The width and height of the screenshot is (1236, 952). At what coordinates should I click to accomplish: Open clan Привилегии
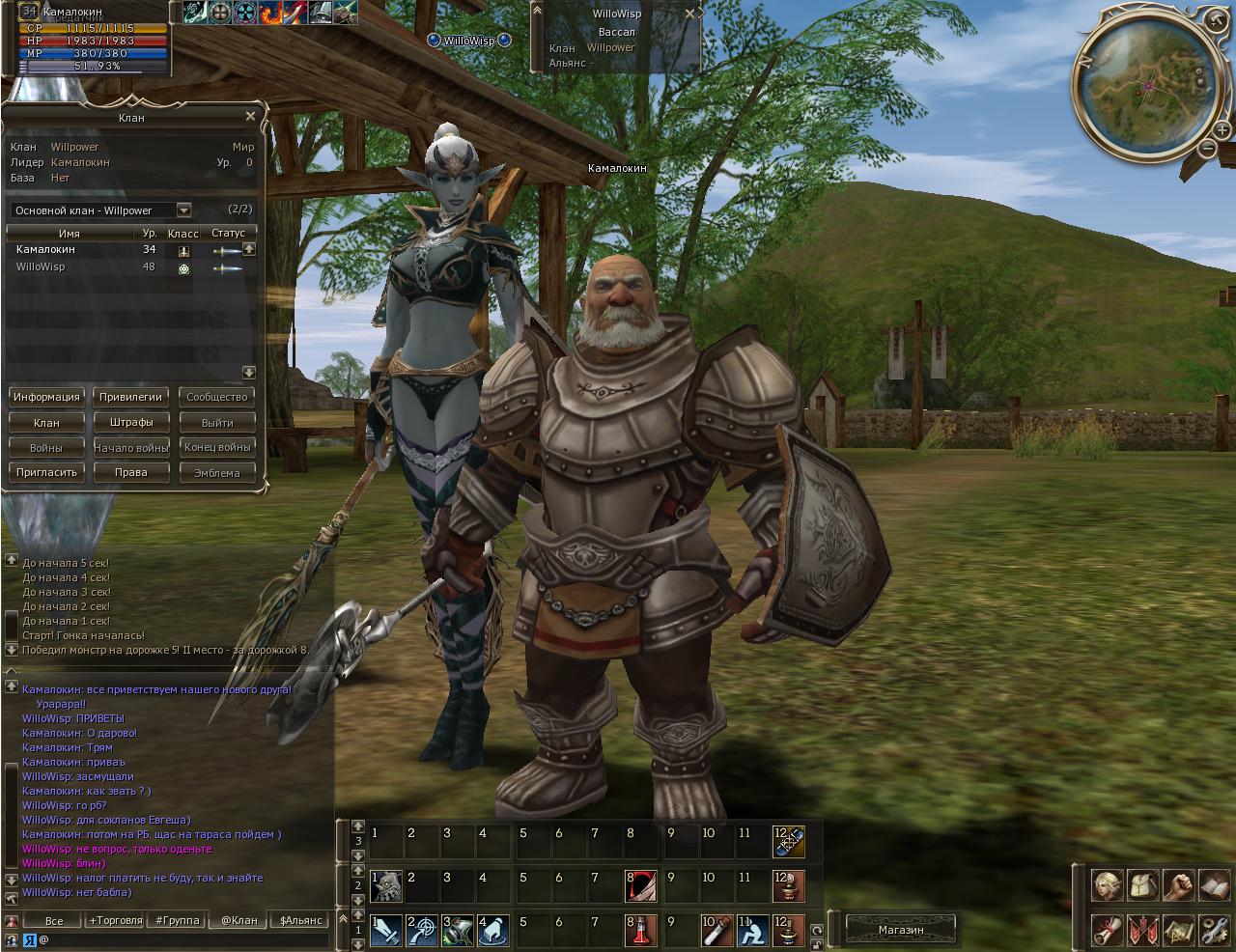point(131,397)
